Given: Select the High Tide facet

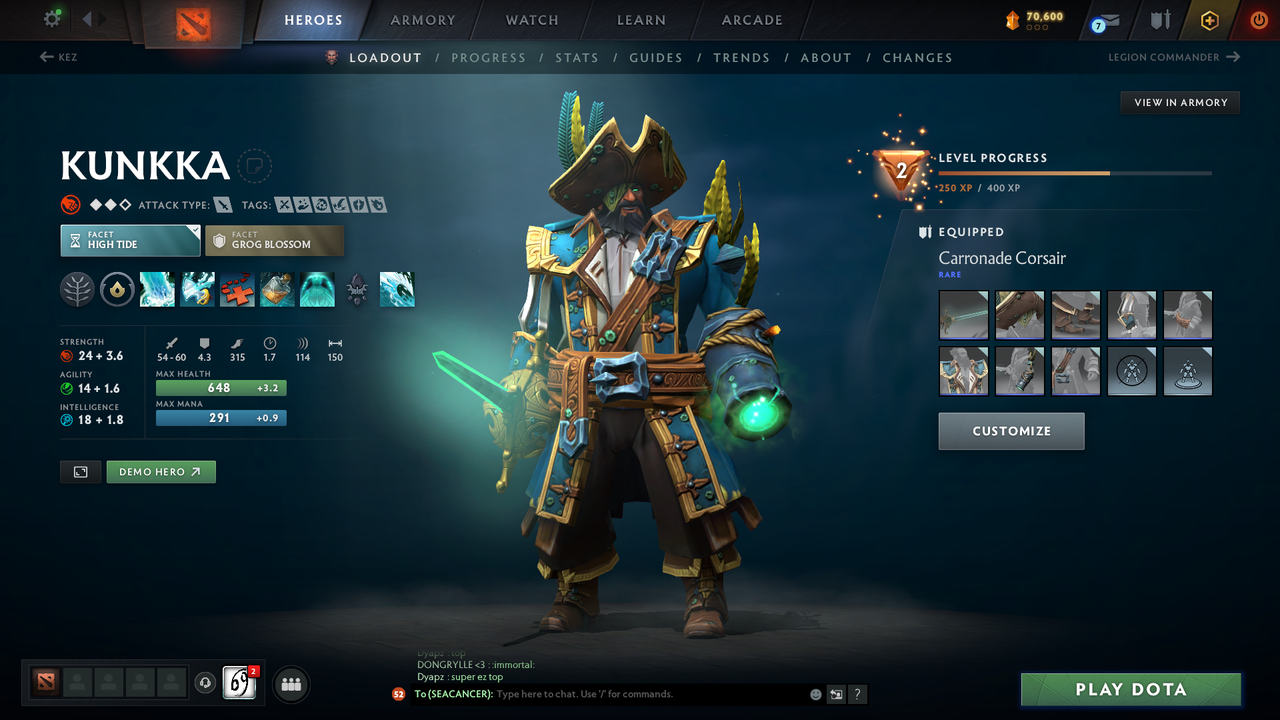Looking at the screenshot, I should coord(130,240).
